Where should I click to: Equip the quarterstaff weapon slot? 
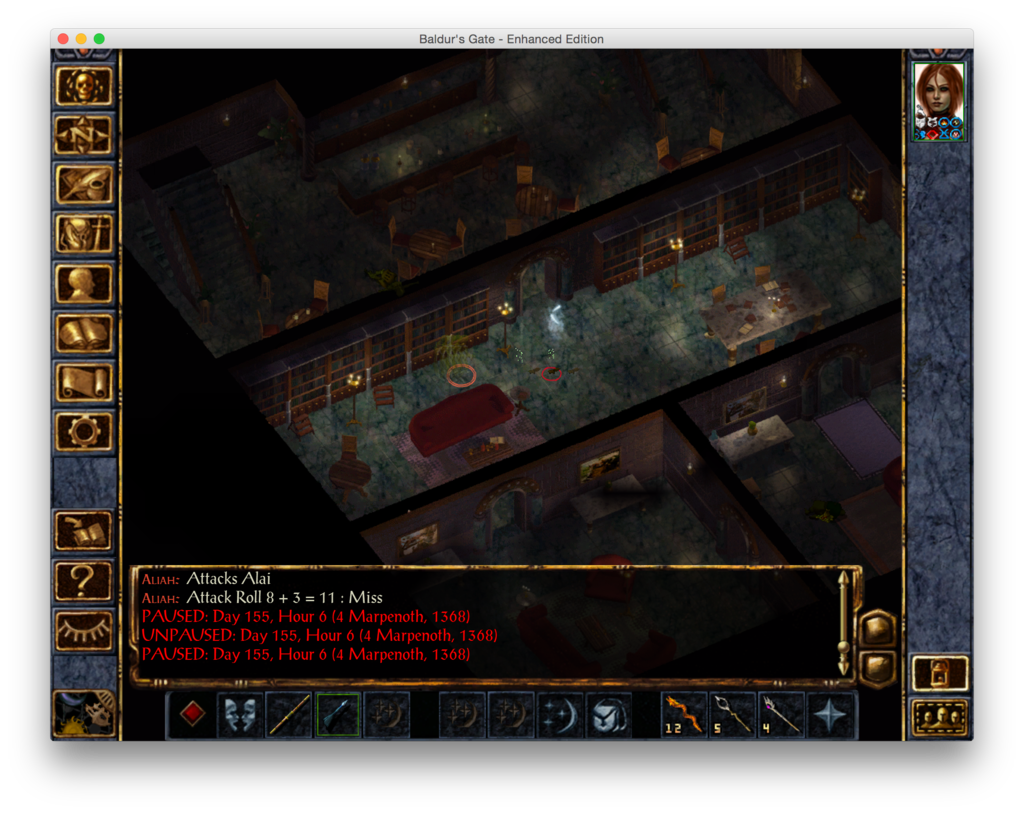click(289, 715)
